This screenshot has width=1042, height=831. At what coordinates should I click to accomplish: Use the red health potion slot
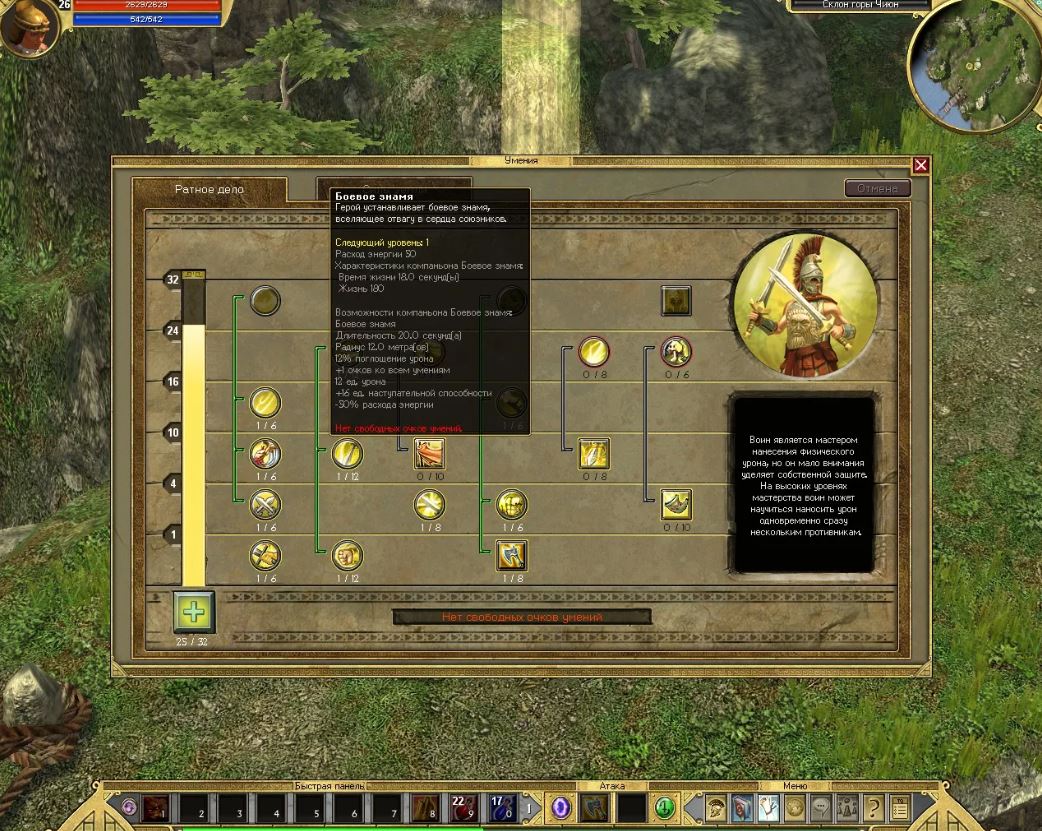click(462, 806)
